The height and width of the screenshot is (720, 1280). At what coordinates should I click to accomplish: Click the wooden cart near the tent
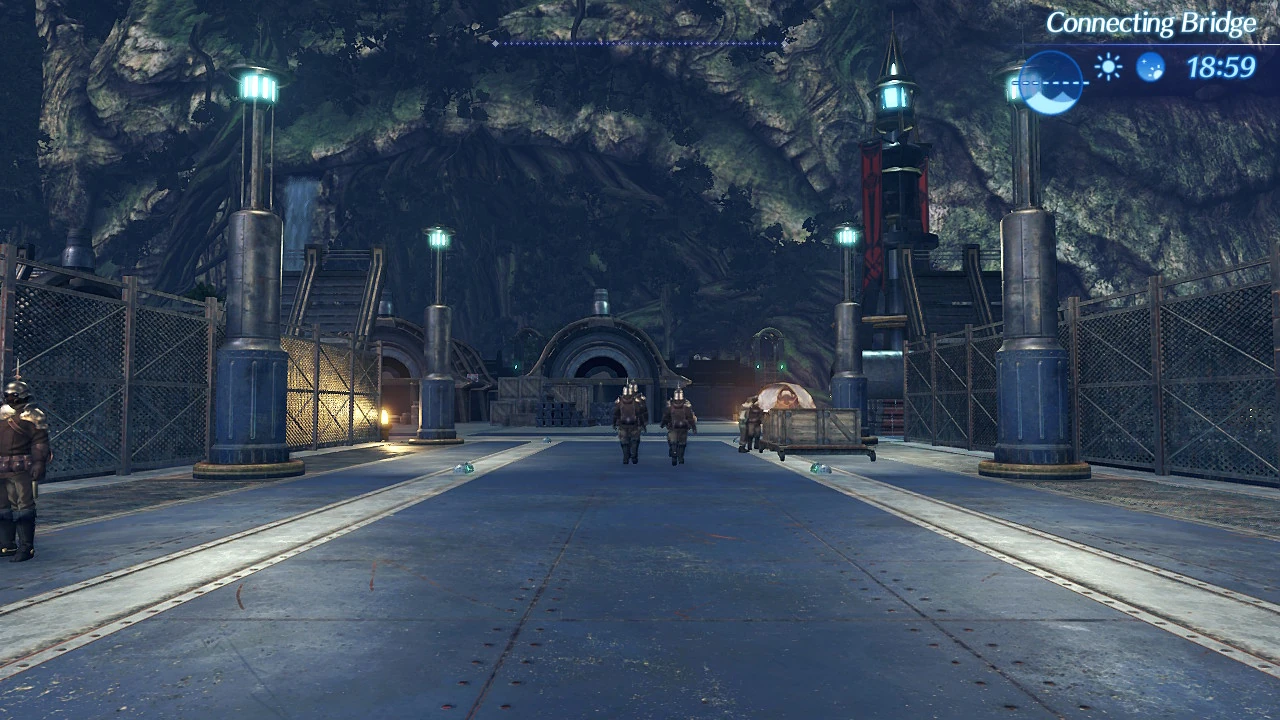click(815, 430)
